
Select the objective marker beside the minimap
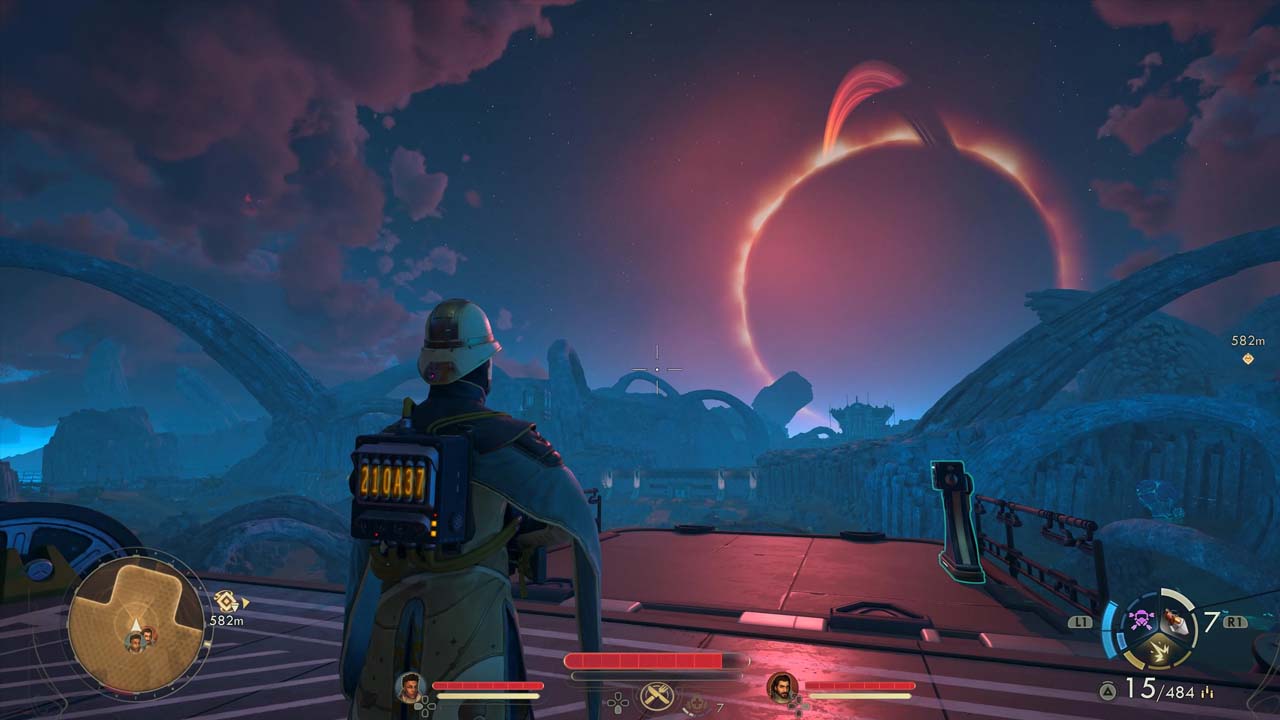[x=226, y=601]
